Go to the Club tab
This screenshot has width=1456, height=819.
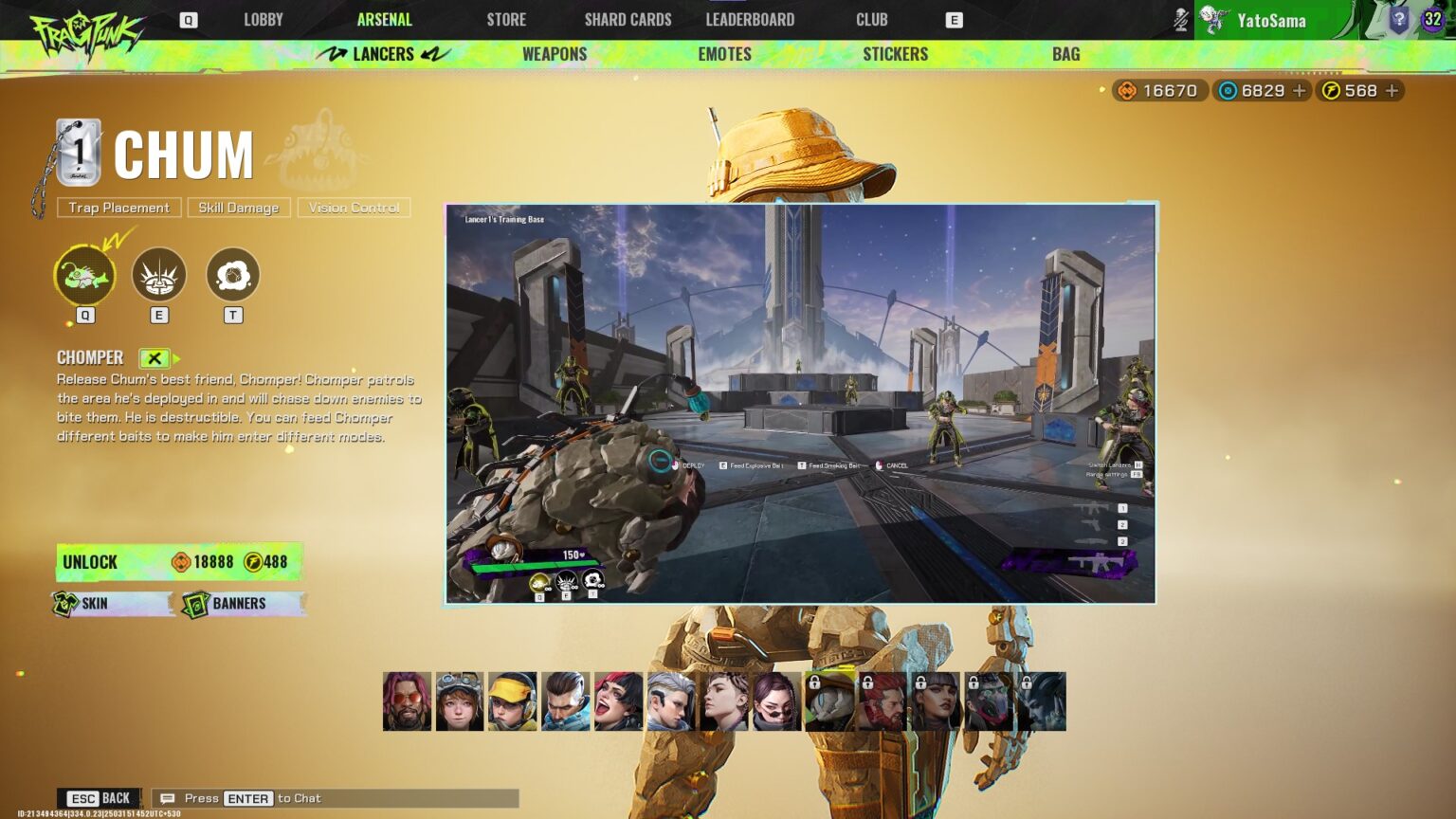pyautogui.click(x=871, y=19)
